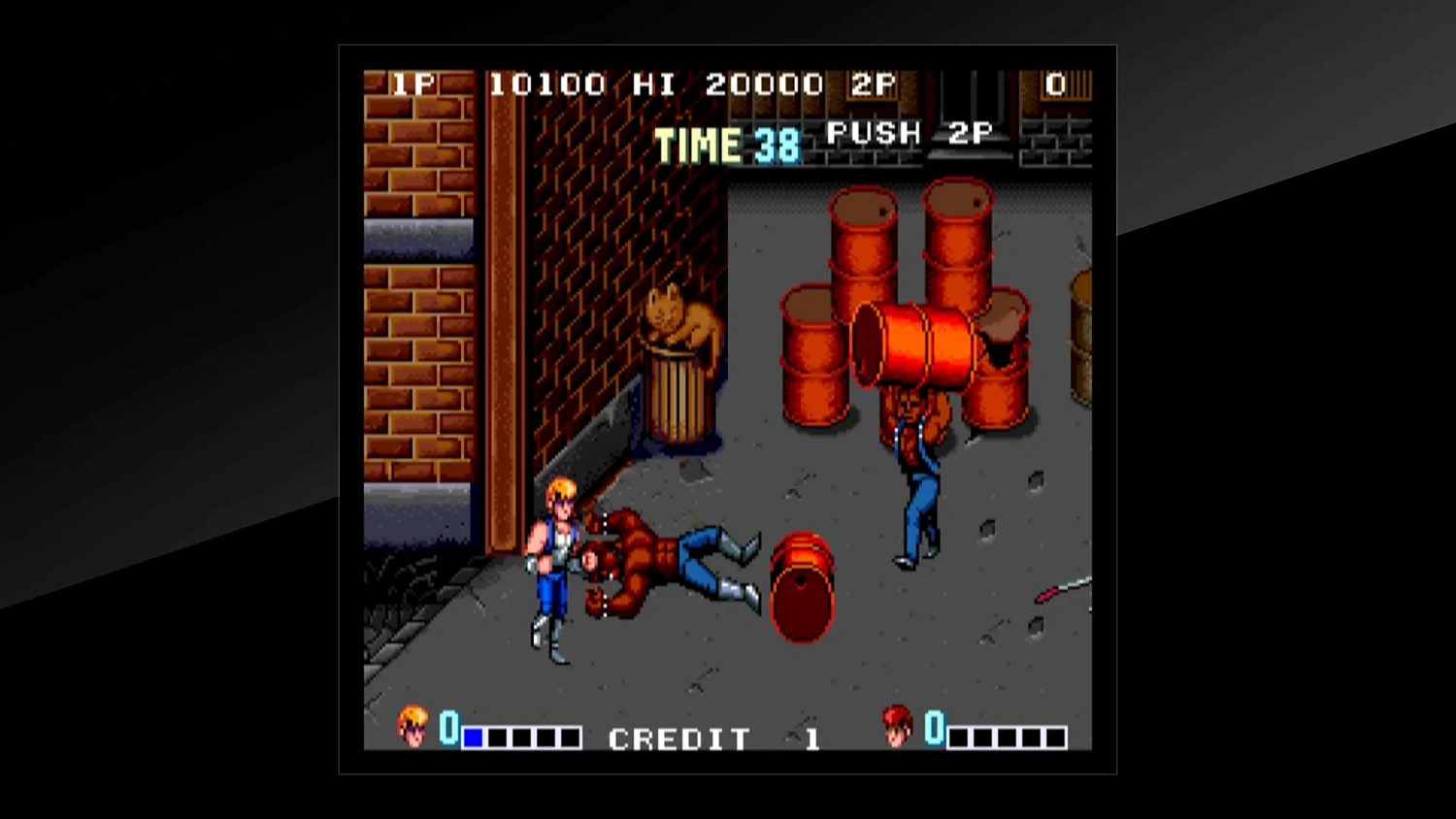Image resolution: width=1456 pixels, height=819 pixels.
Task: Click the lone barrel on the street
Action: (x=801, y=587)
